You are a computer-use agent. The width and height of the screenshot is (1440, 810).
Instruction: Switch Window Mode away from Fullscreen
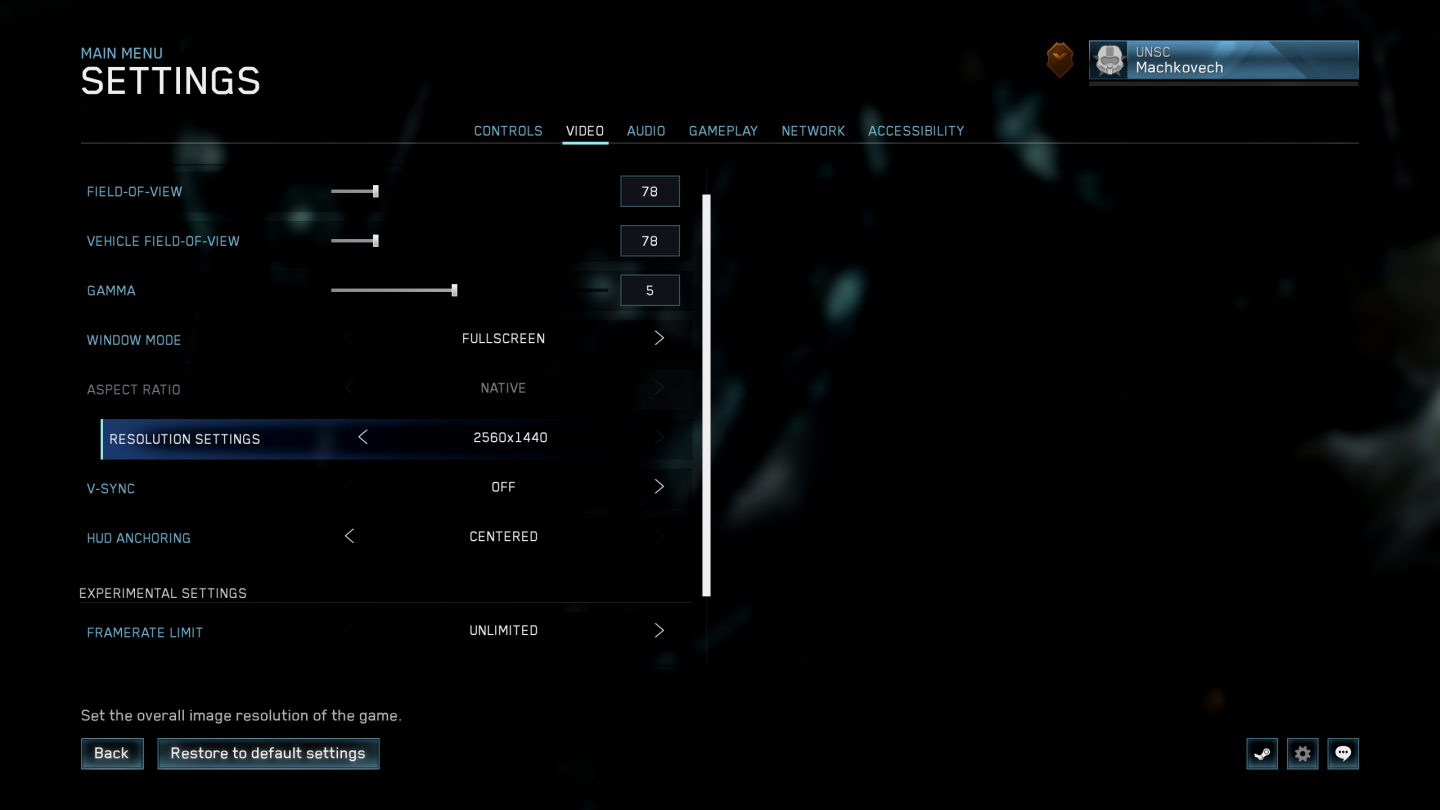pos(659,337)
